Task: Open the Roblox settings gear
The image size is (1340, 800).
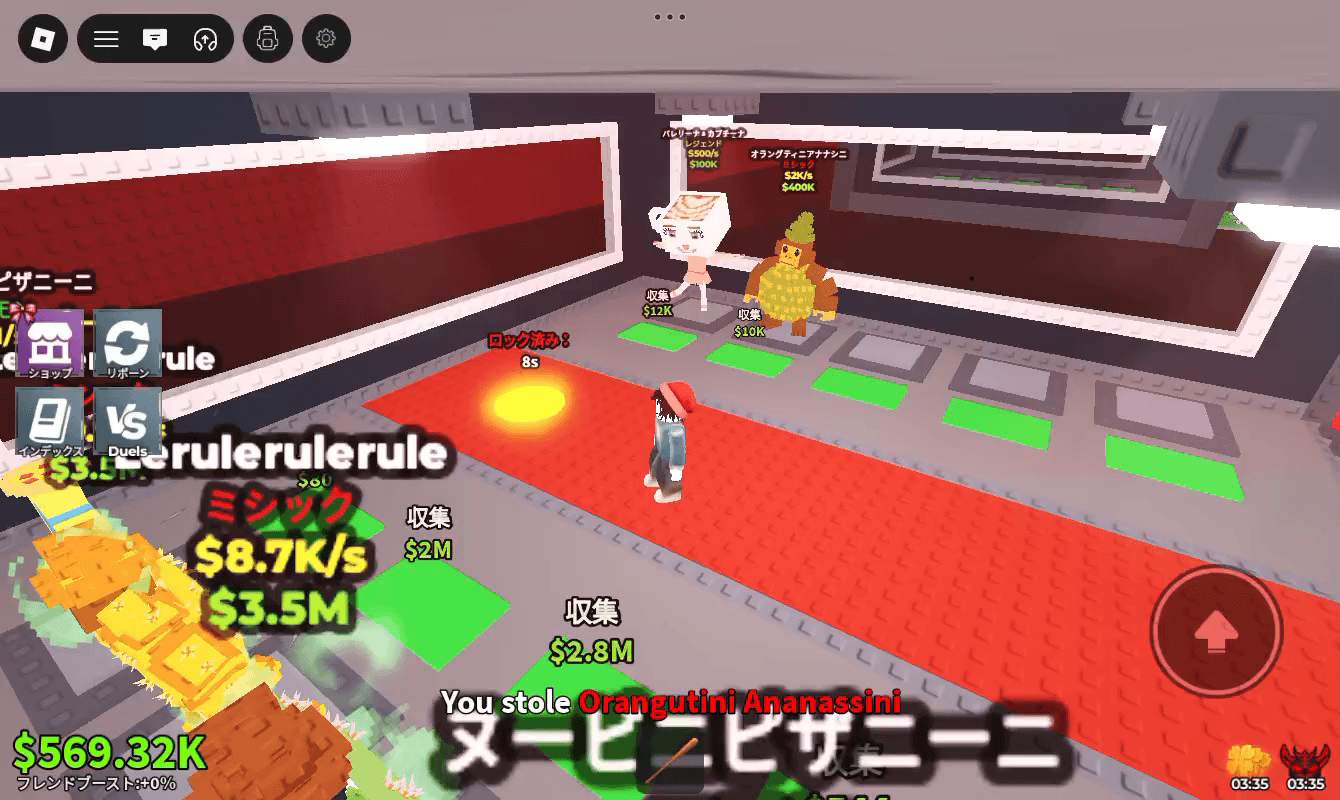Action: coord(326,39)
